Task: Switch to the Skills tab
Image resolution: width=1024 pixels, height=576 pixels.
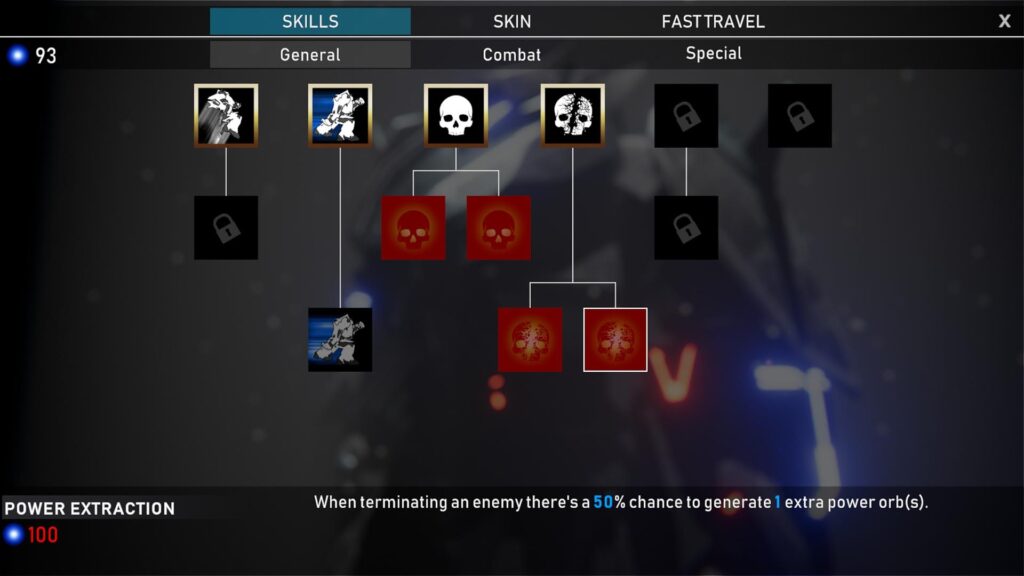Action: click(x=310, y=21)
